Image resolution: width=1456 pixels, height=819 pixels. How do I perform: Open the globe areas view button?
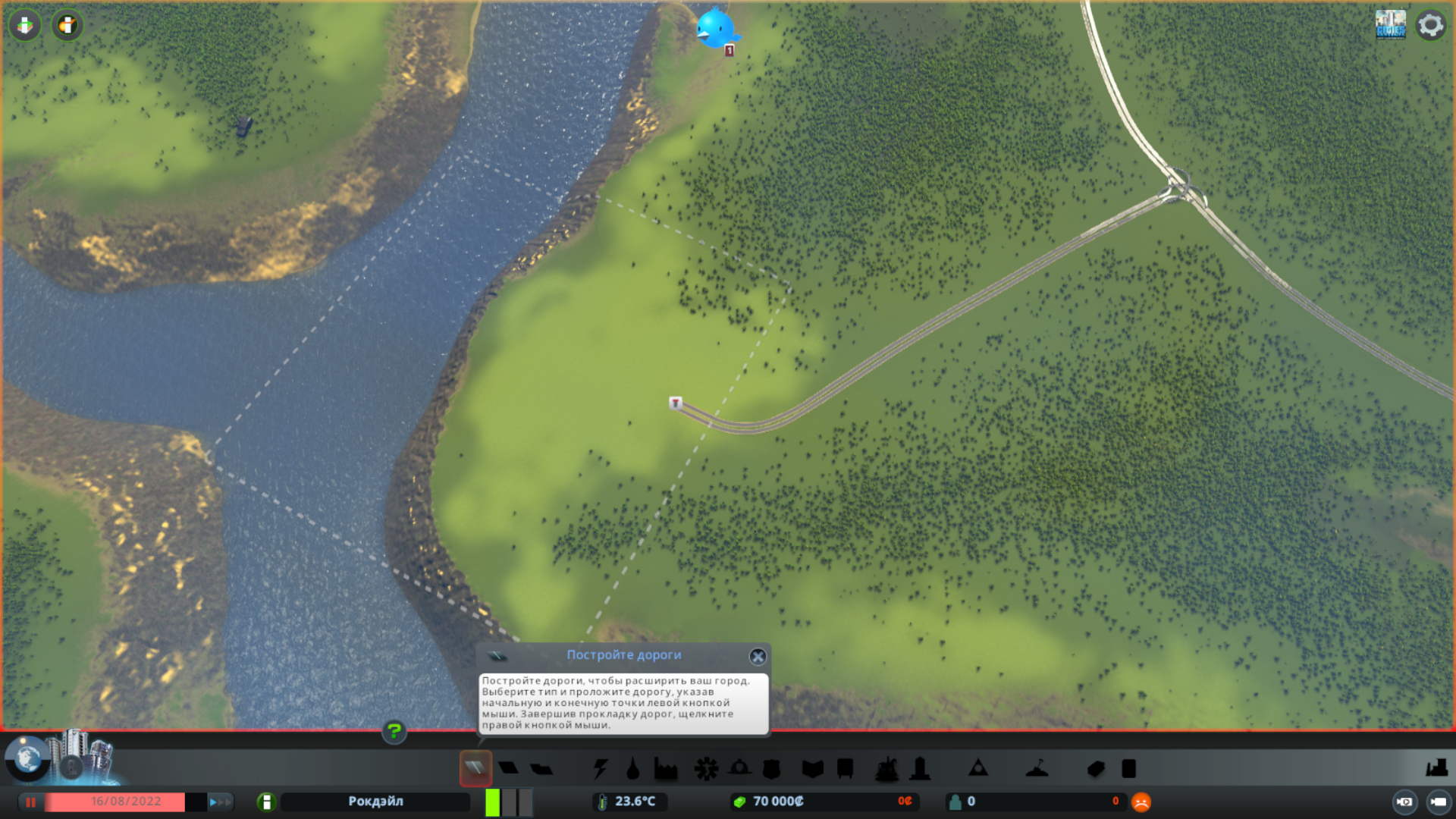[x=28, y=759]
